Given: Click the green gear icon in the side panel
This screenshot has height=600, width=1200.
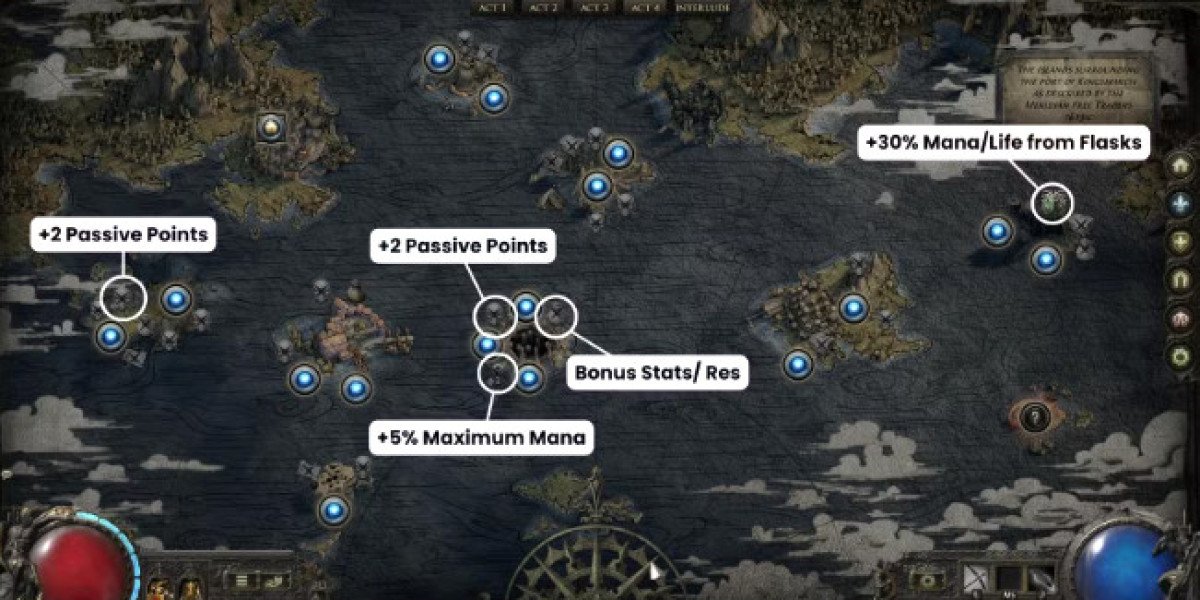Looking at the screenshot, I should (x=1181, y=355).
